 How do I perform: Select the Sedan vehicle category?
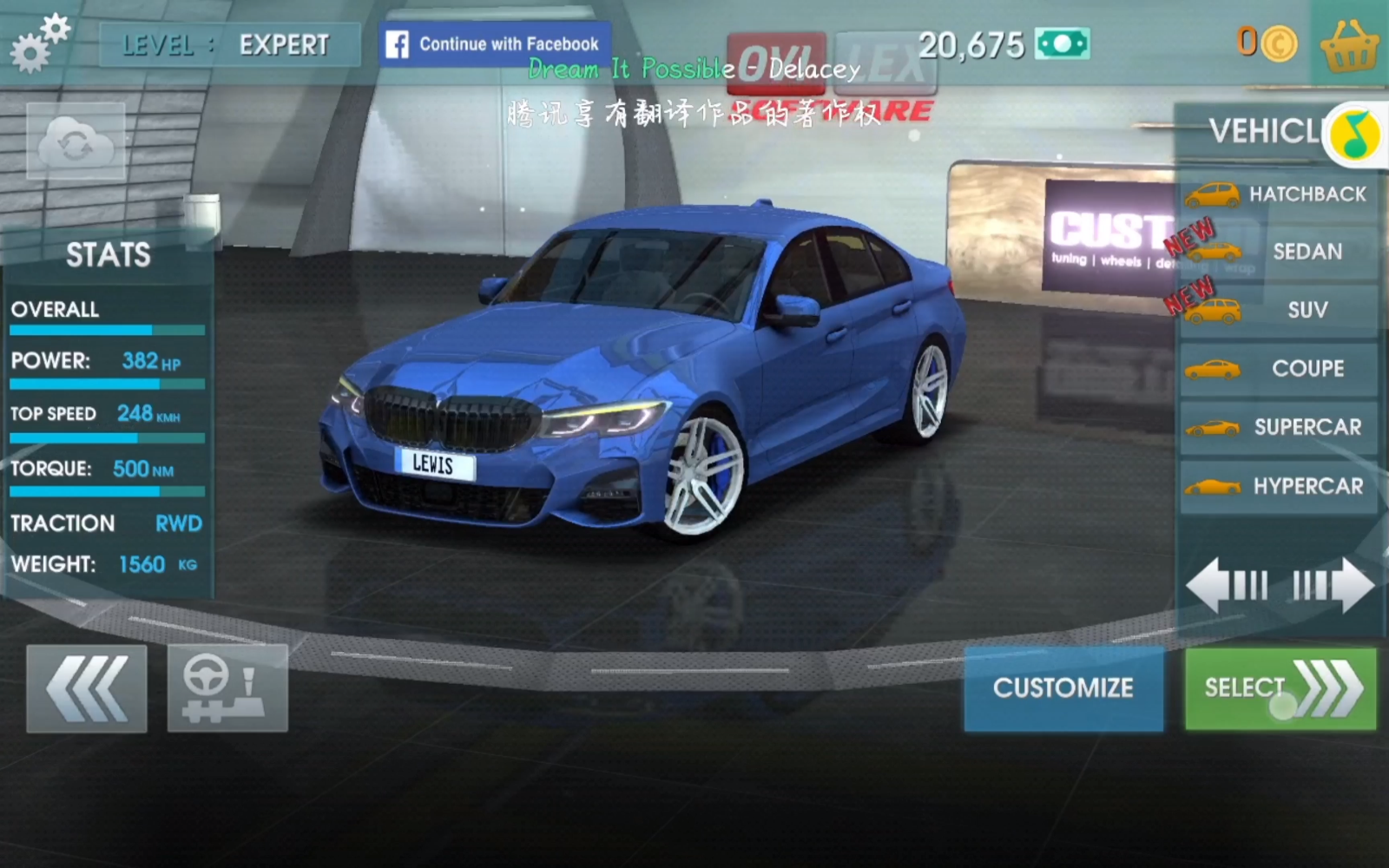[x=1278, y=253]
